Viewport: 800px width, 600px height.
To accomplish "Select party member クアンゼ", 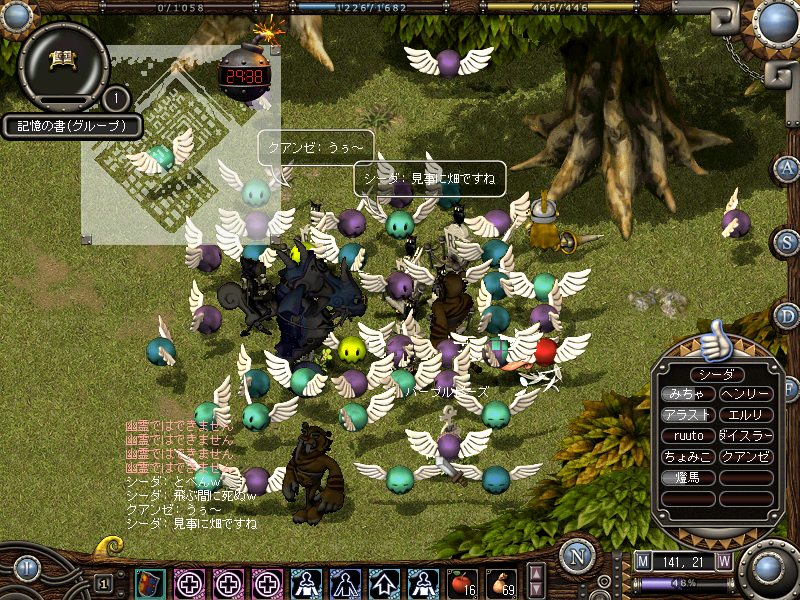I will click(x=746, y=457).
